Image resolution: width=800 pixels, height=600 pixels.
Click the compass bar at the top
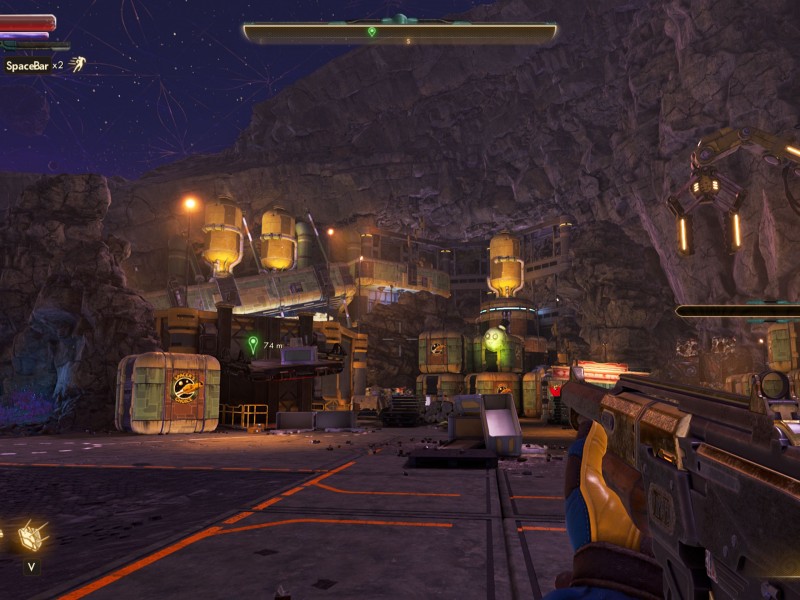tap(400, 33)
